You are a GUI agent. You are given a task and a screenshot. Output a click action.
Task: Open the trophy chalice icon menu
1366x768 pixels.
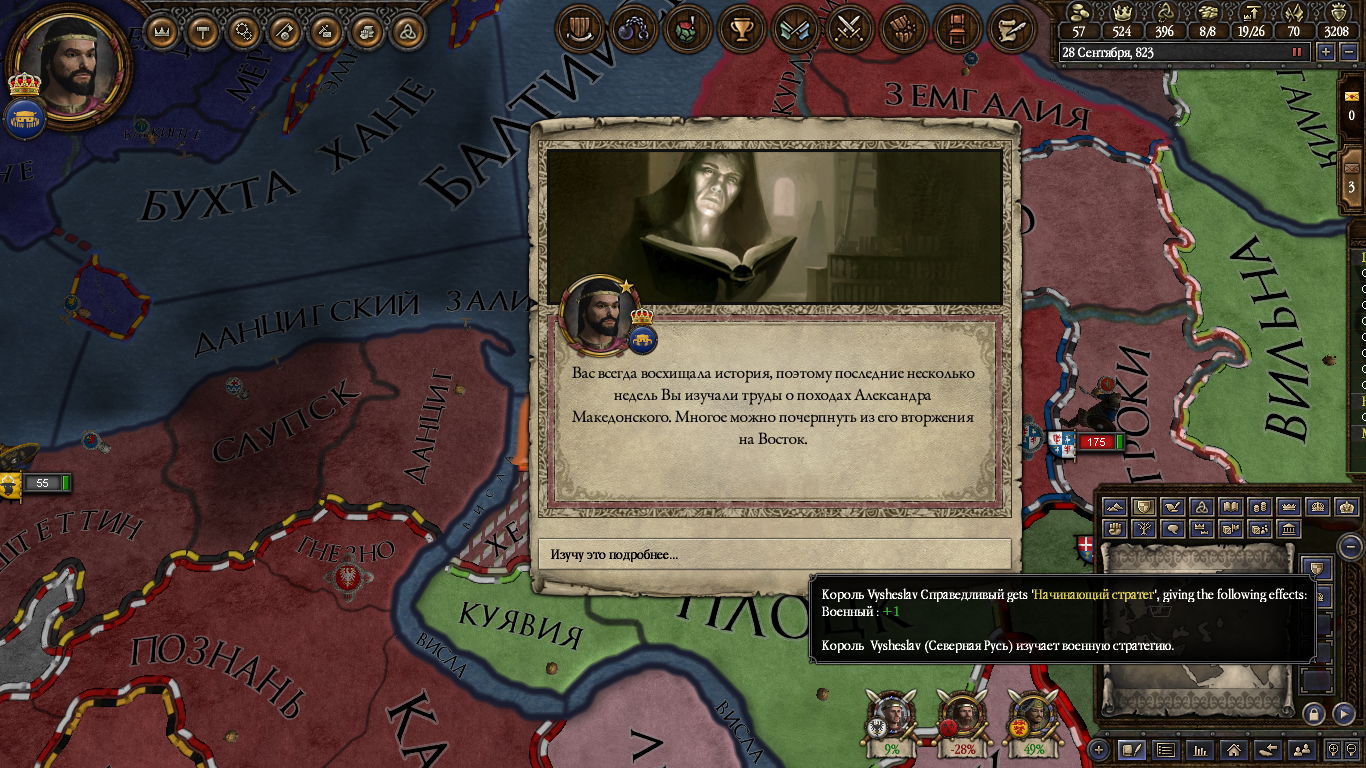click(741, 29)
